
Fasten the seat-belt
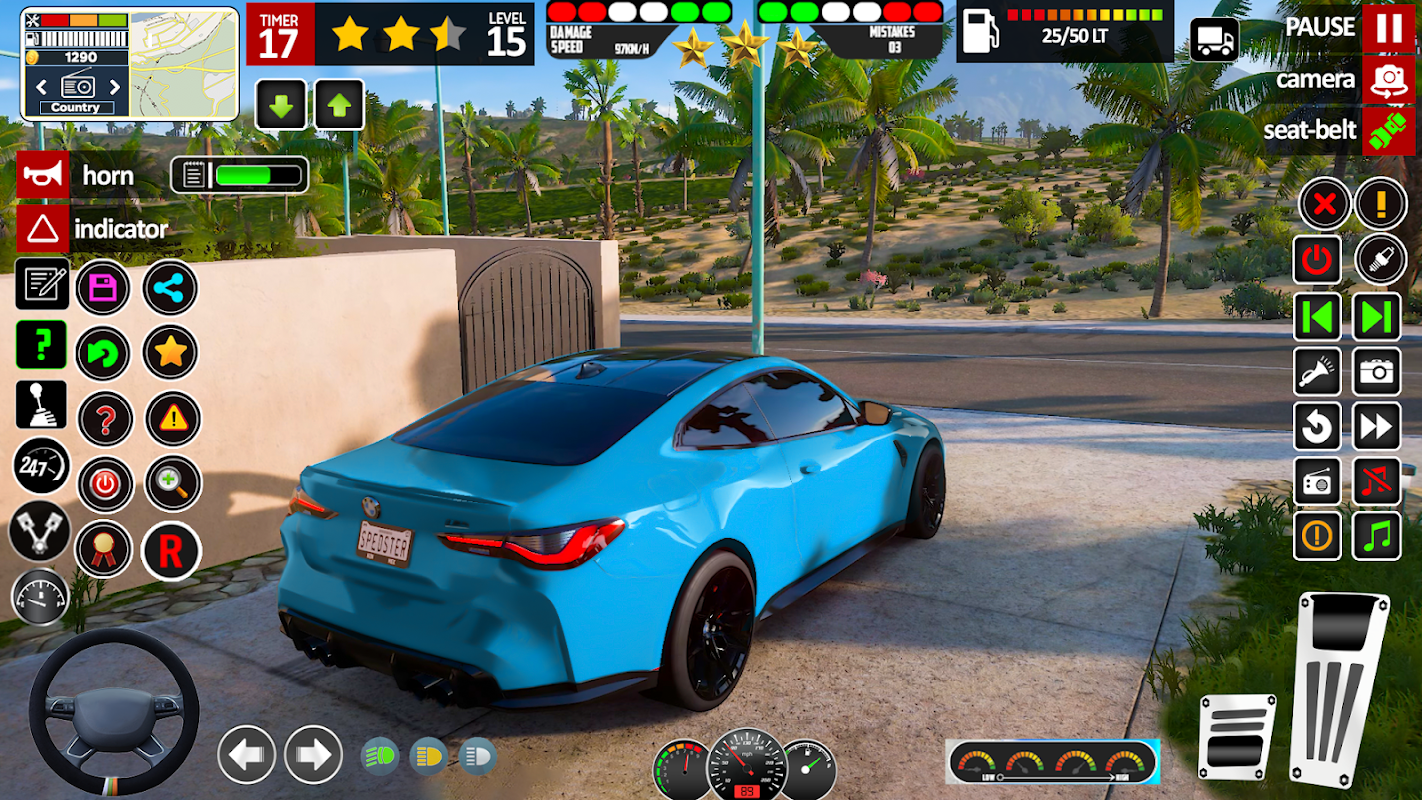(1388, 131)
